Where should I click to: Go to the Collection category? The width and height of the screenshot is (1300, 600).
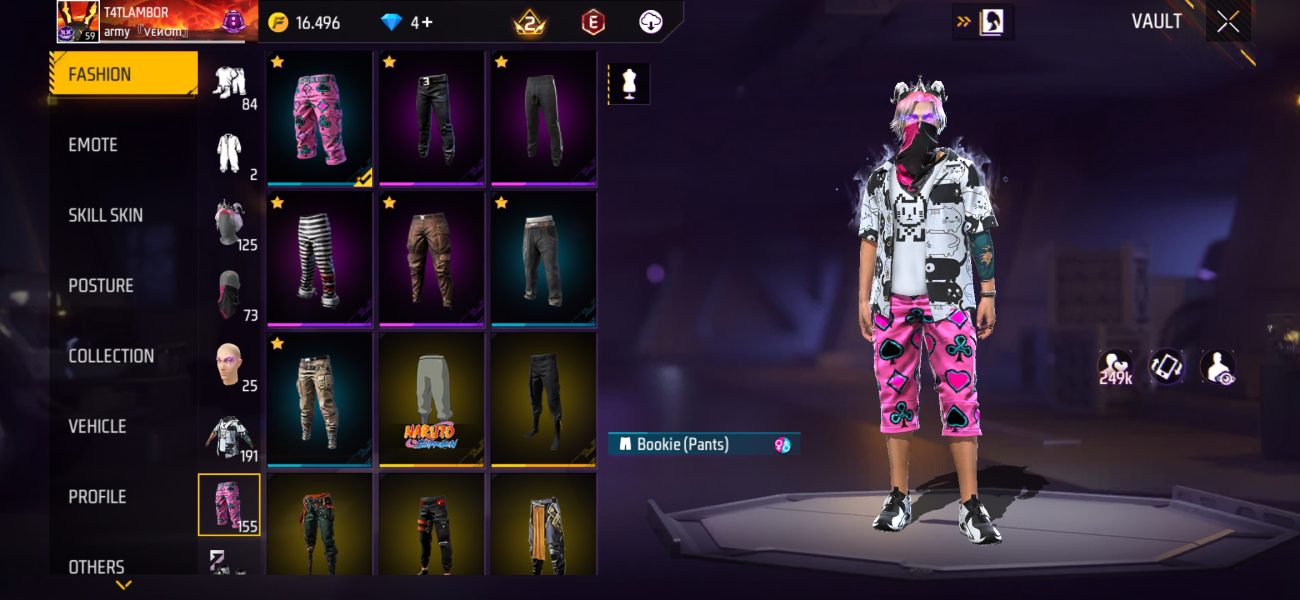coord(110,356)
